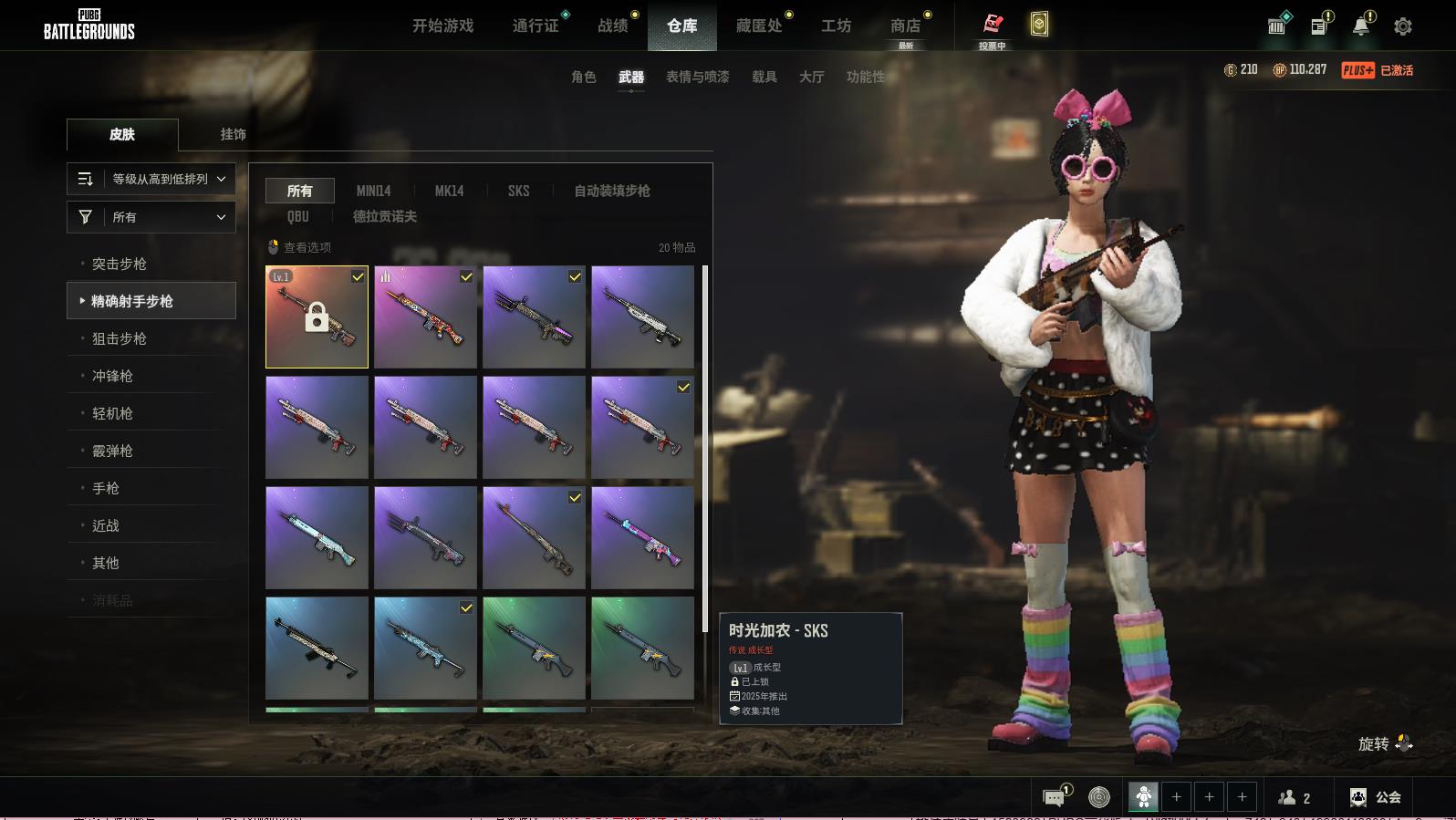Filter skins by SKS
Viewport: 1456px width, 820px height.
pos(518,191)
